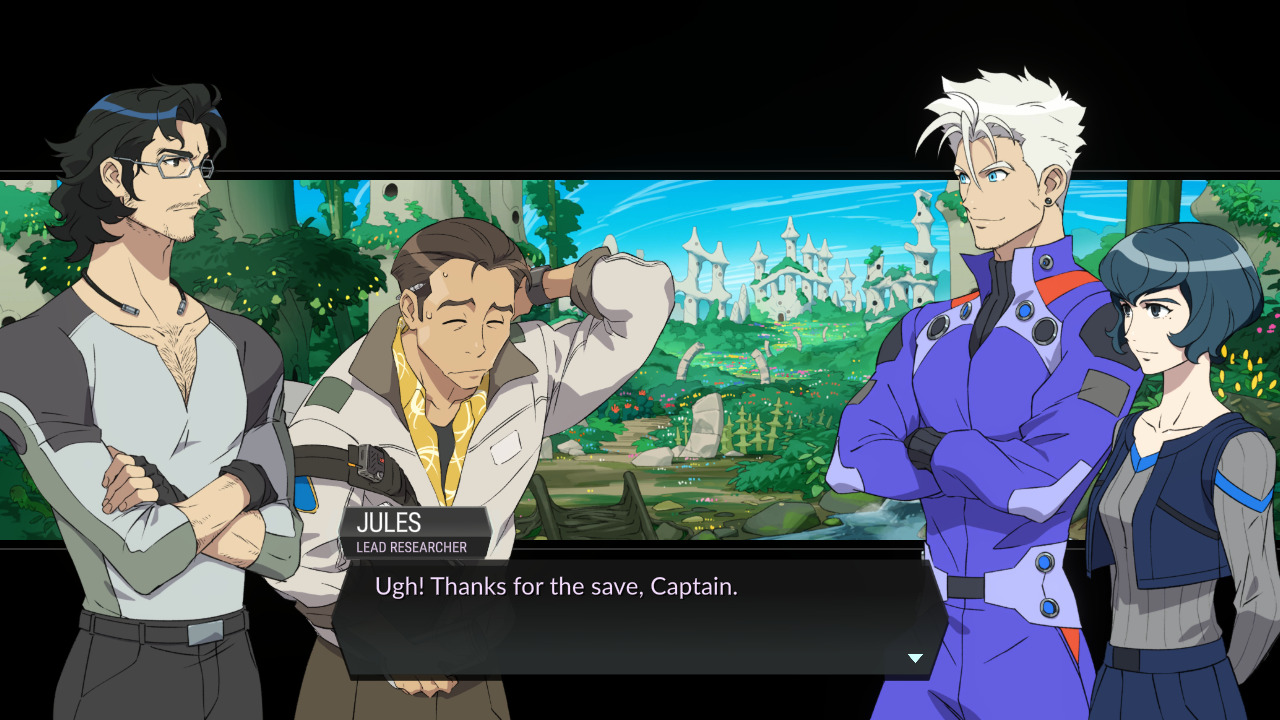The height and width of the screenshot is (720, 1280).
Task: Click the downward triangle to continue dialogue
Action: 914,657
